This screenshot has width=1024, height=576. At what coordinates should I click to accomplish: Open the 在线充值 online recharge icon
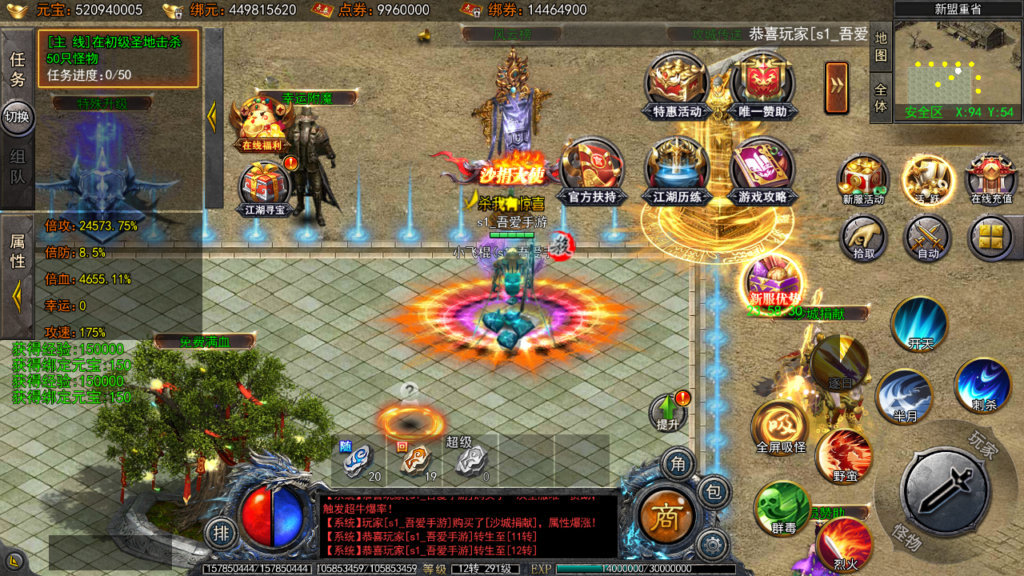click(993, 179)
